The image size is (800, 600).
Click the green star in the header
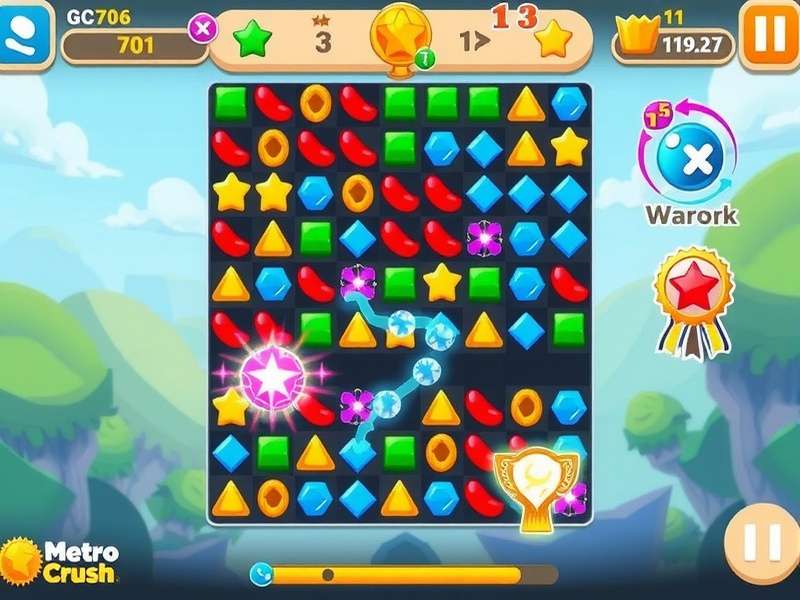coord(252,40)
